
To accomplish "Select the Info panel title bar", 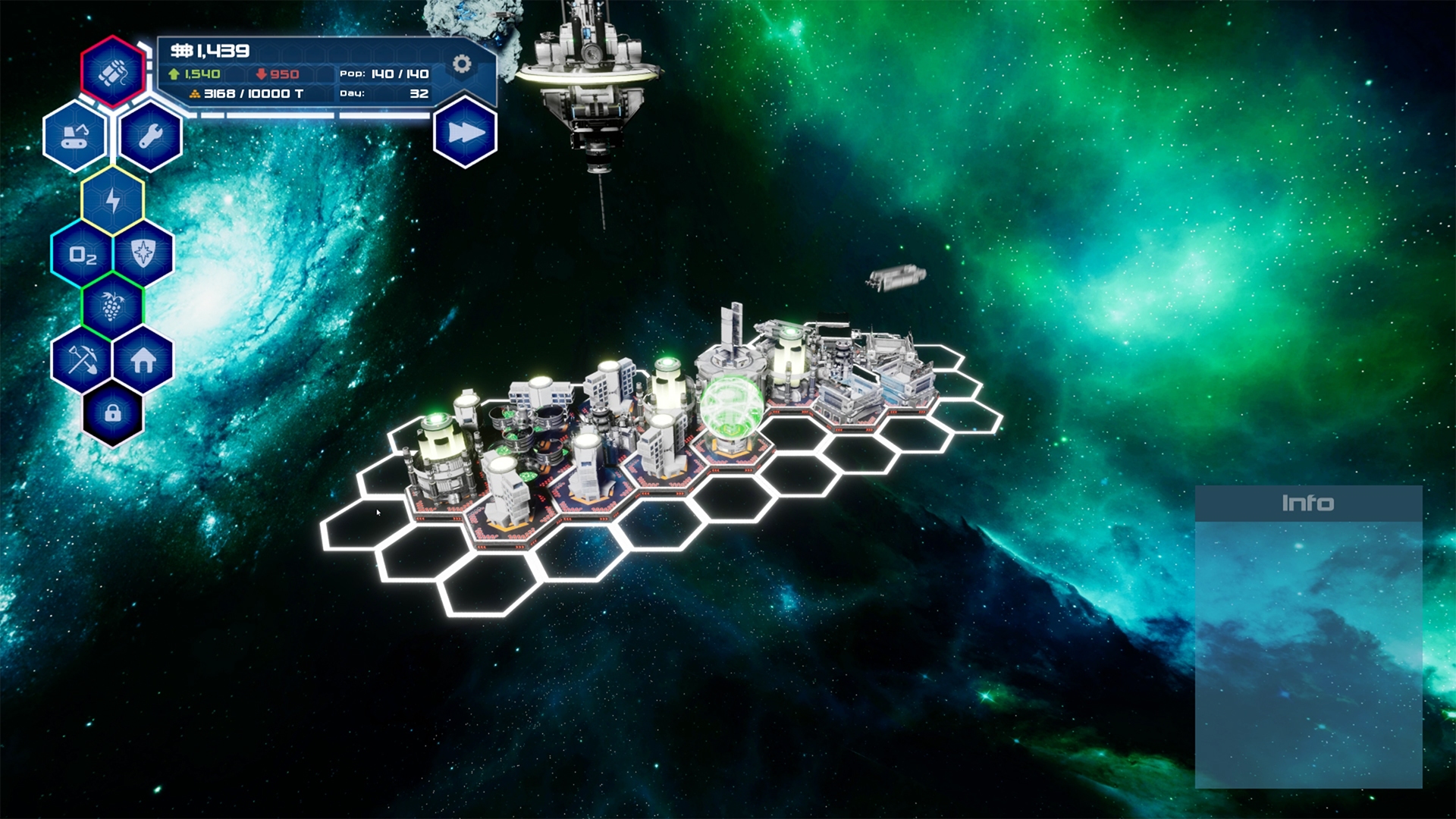I will 1307,501.
